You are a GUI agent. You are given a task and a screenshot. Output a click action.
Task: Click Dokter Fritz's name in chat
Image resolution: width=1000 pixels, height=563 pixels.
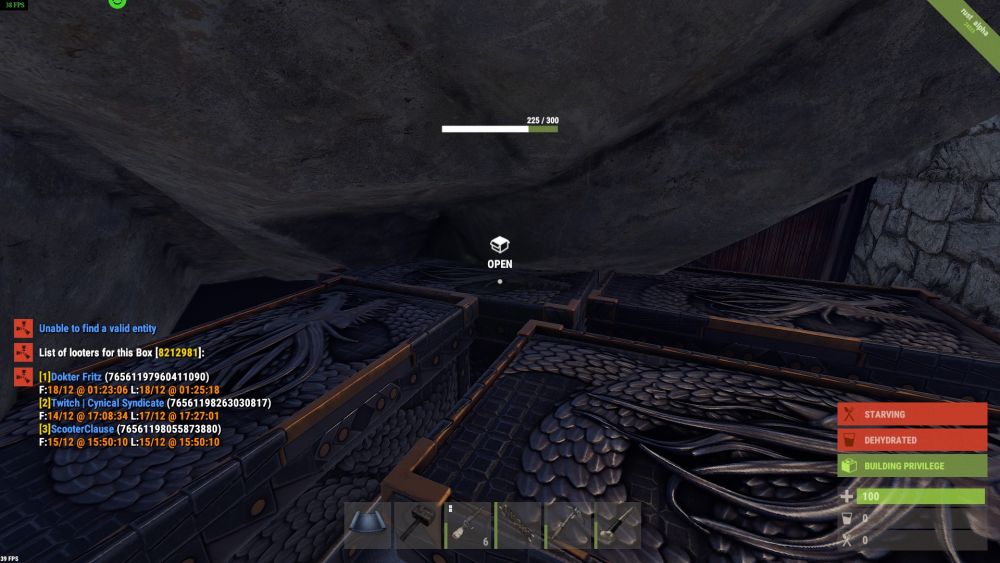click(x=77, y=377)
